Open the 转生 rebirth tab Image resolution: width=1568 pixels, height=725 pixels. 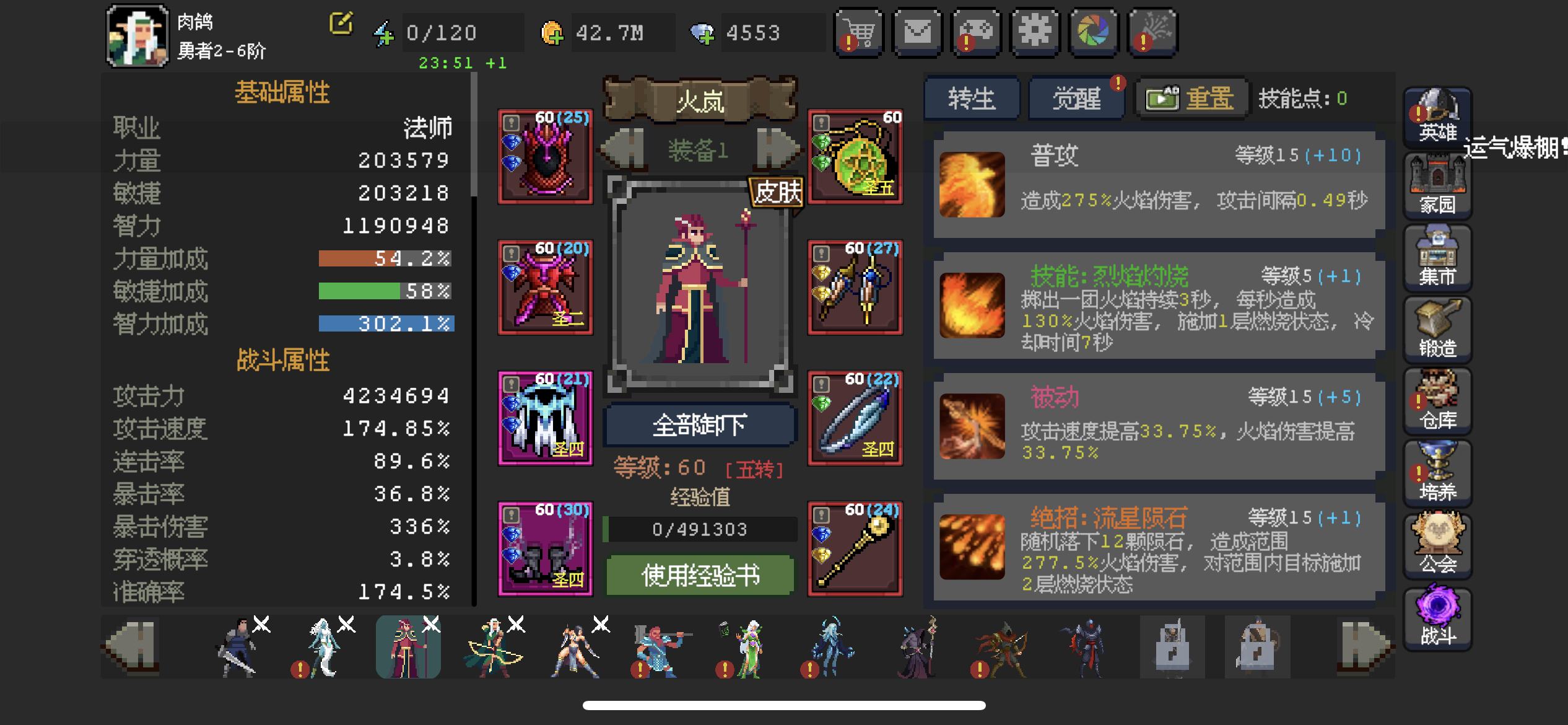tap(971, 98)
